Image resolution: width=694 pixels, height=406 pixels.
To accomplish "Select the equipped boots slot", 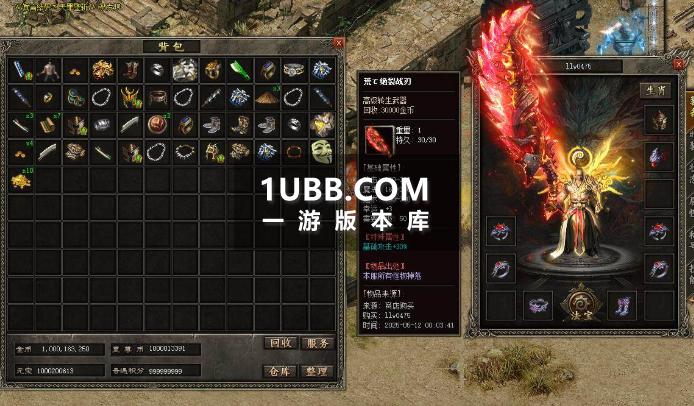I will (x=619, y=303).
